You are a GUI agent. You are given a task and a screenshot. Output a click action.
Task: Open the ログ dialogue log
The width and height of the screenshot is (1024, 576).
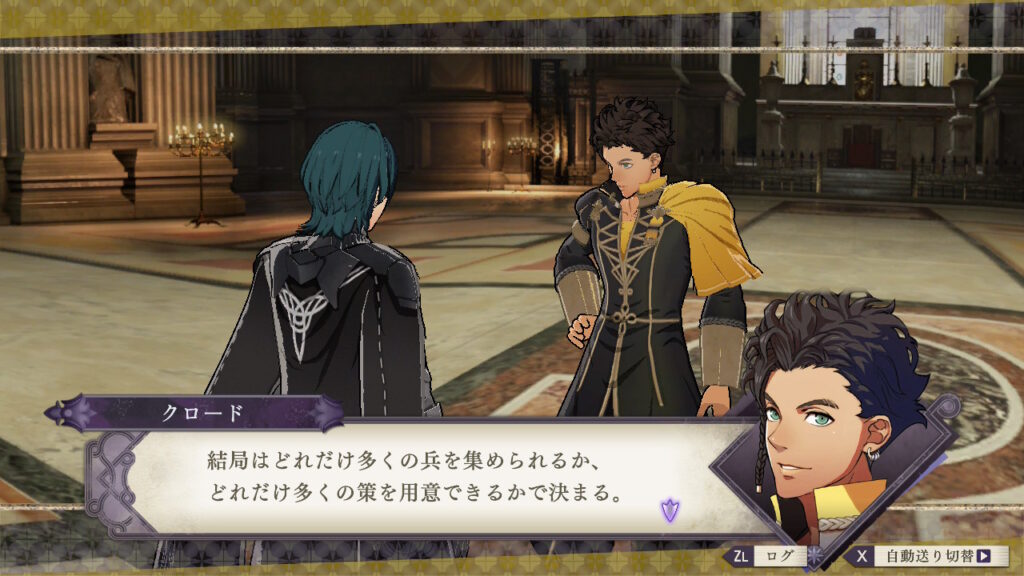coord(768,556)
